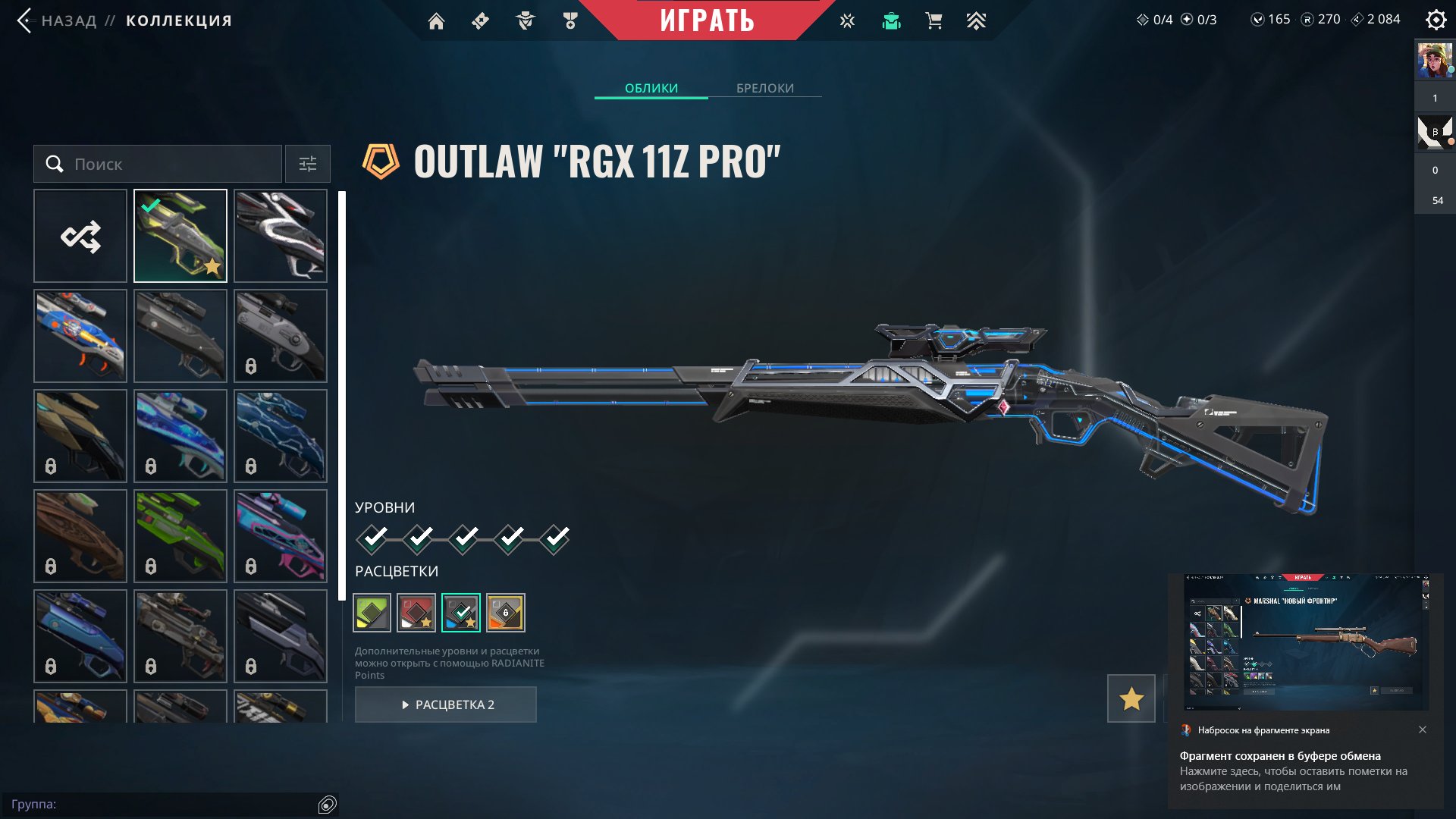Viewport: 1456px width, 819px height.
Task: Open the settings gear
Action: 1436,20
